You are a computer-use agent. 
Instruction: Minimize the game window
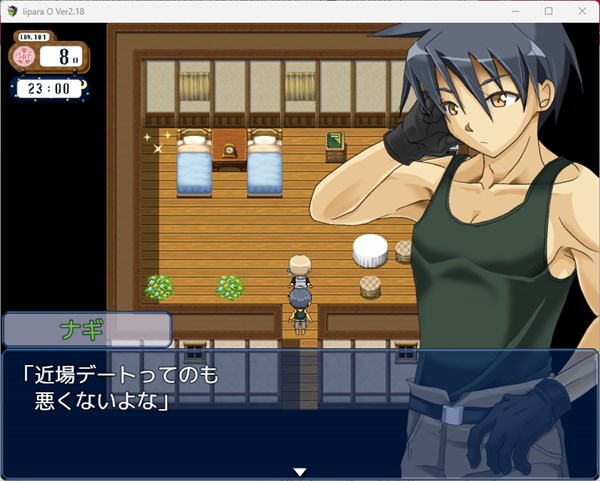pos(516,11)
